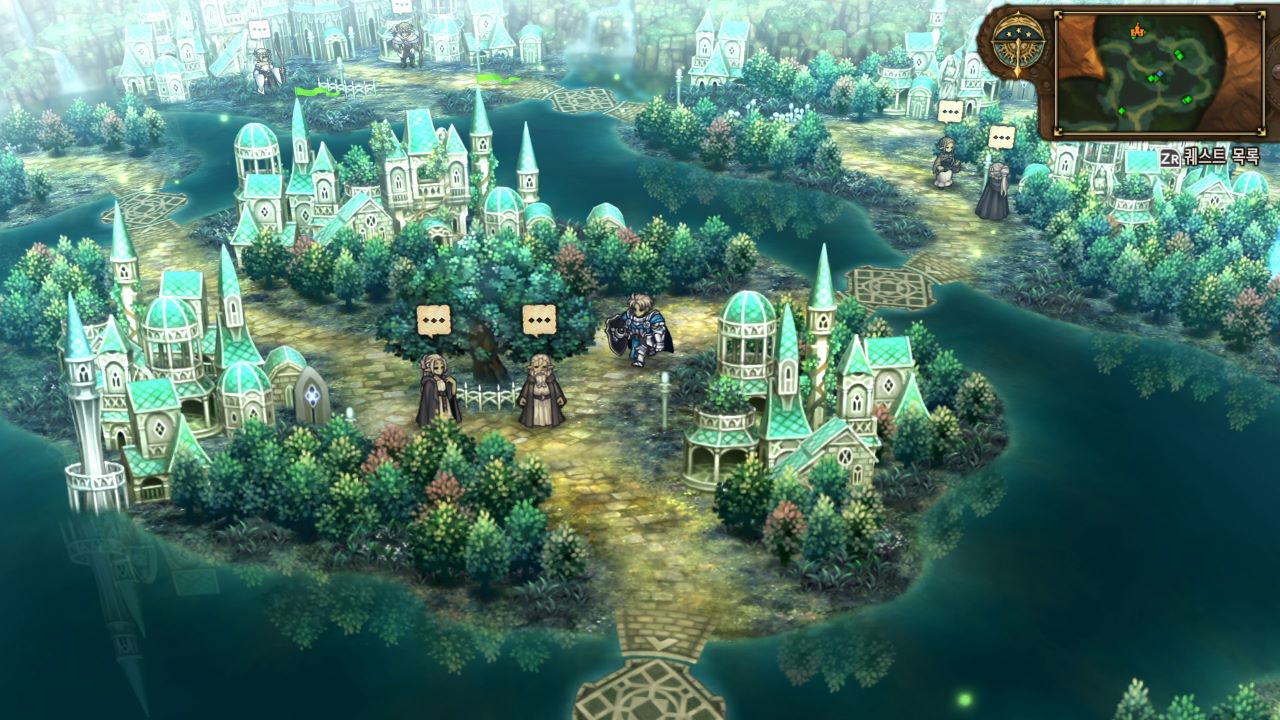Select a green quest marker on the minimap

coord(1179,55)
